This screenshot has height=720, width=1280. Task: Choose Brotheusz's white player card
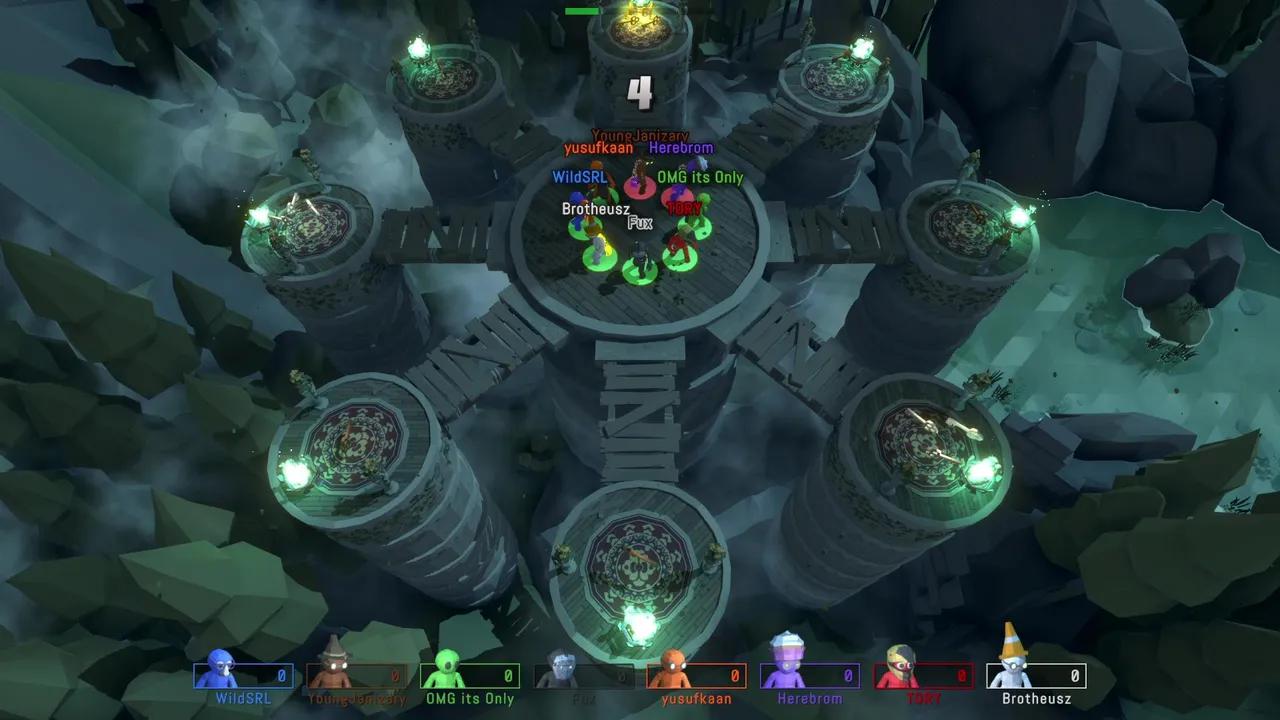1037,676
